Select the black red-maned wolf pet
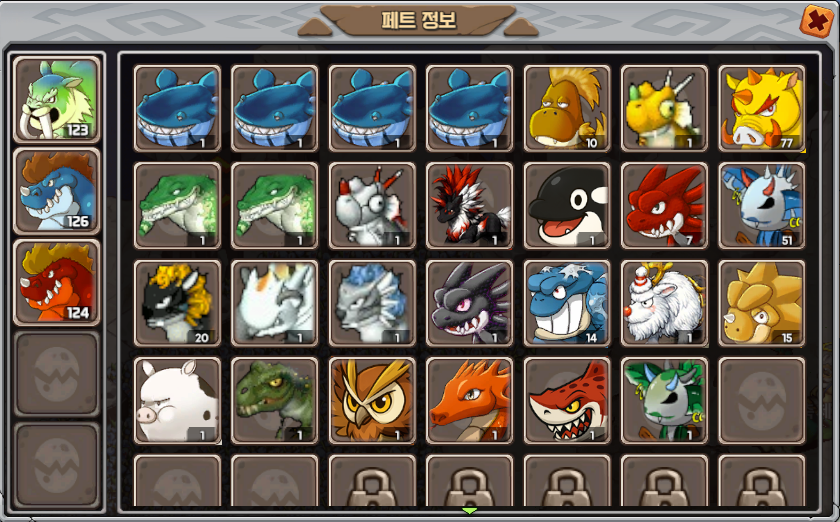 point(469,205)
